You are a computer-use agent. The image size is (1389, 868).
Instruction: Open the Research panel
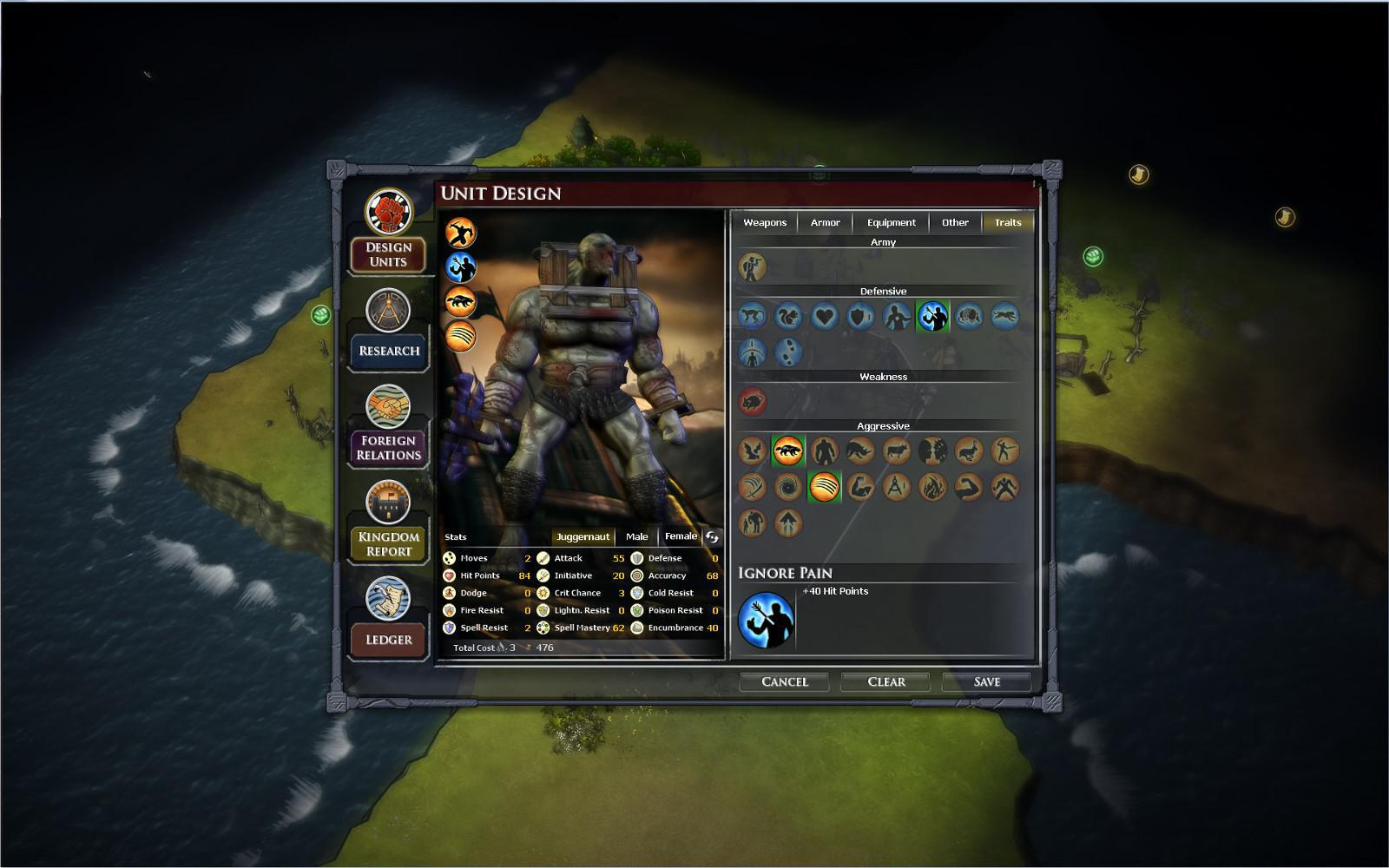point(387,351)
